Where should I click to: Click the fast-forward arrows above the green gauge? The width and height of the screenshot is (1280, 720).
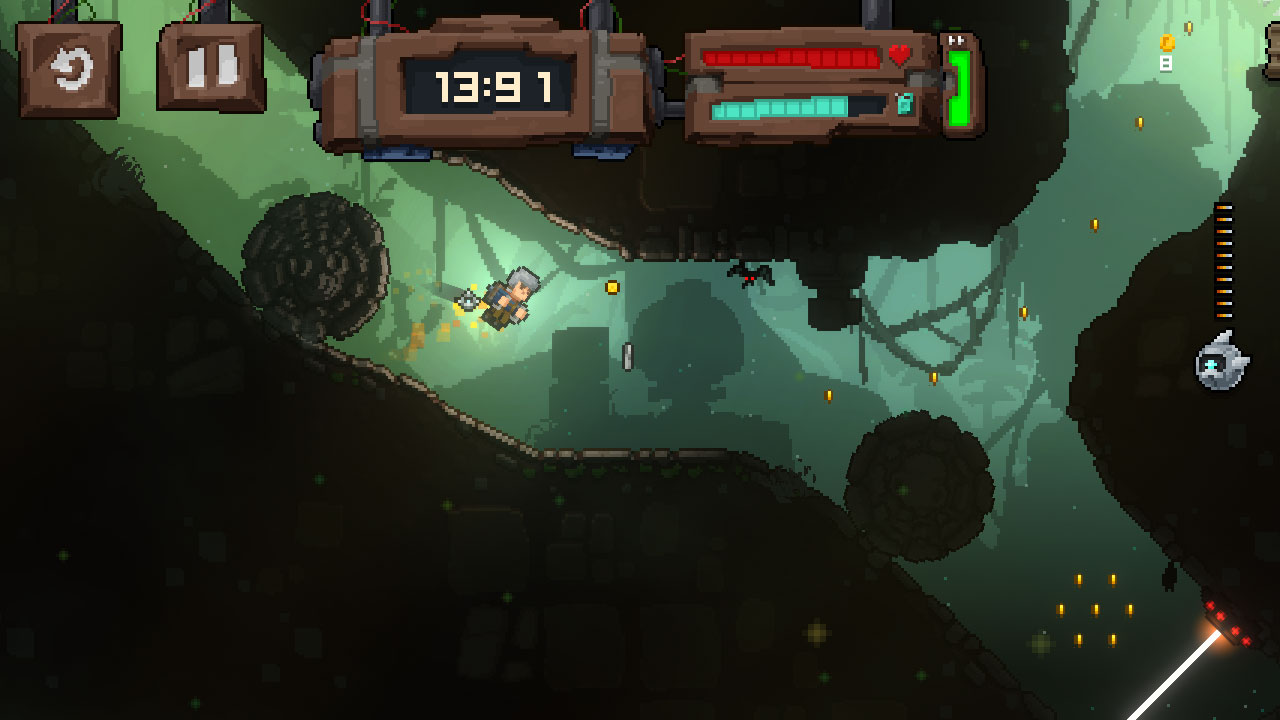pos(956,39)
